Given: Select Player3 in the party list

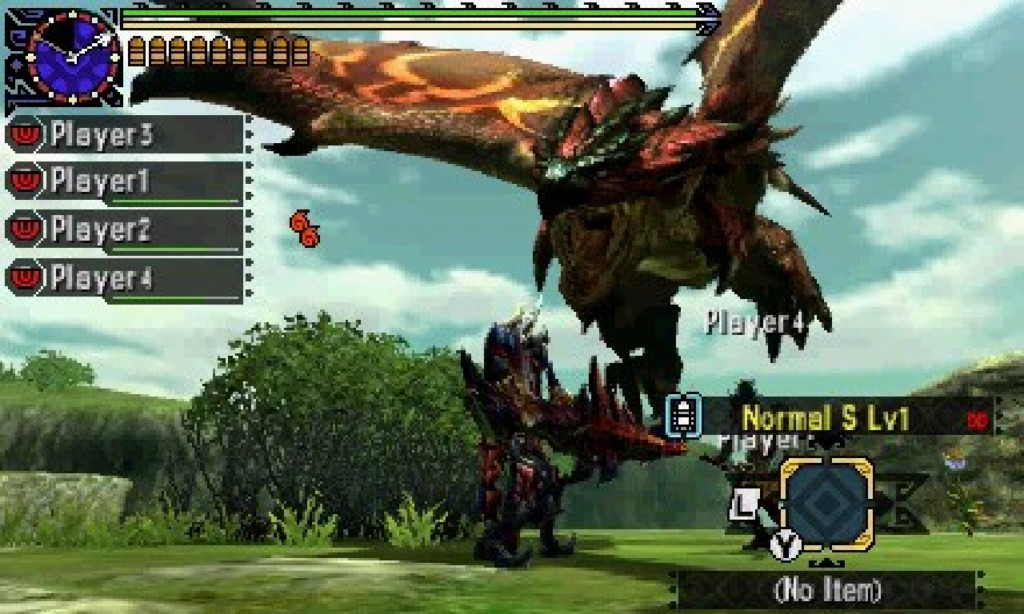Looking at the screenshot, I should coord(125,135).
